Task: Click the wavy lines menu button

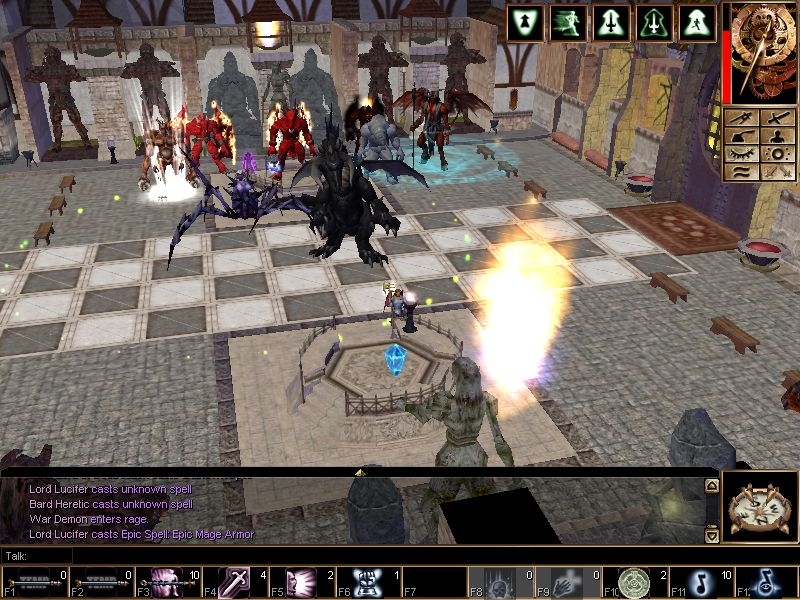Action: pos(743,172)
